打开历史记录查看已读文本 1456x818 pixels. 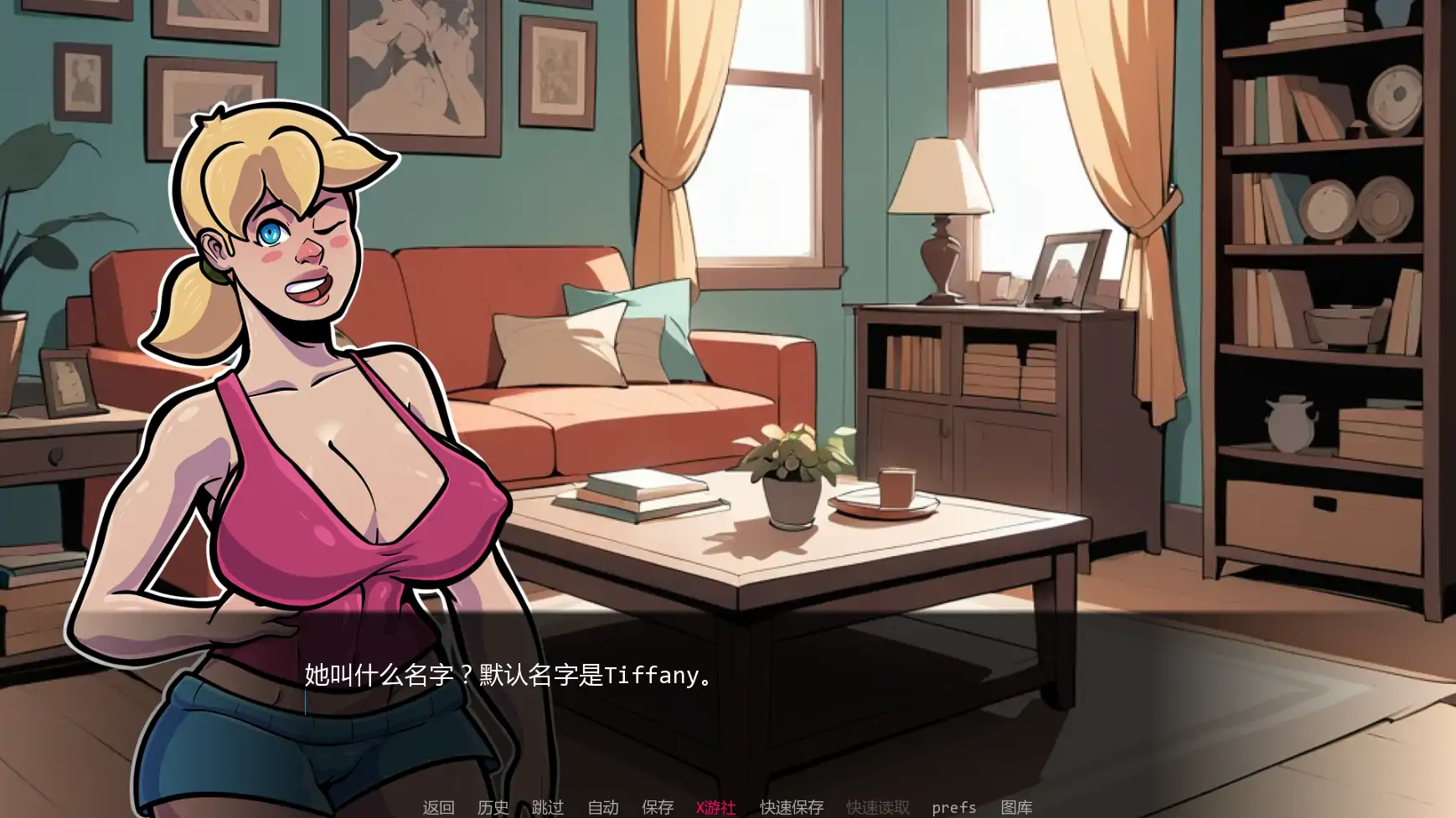pos(493,807)
